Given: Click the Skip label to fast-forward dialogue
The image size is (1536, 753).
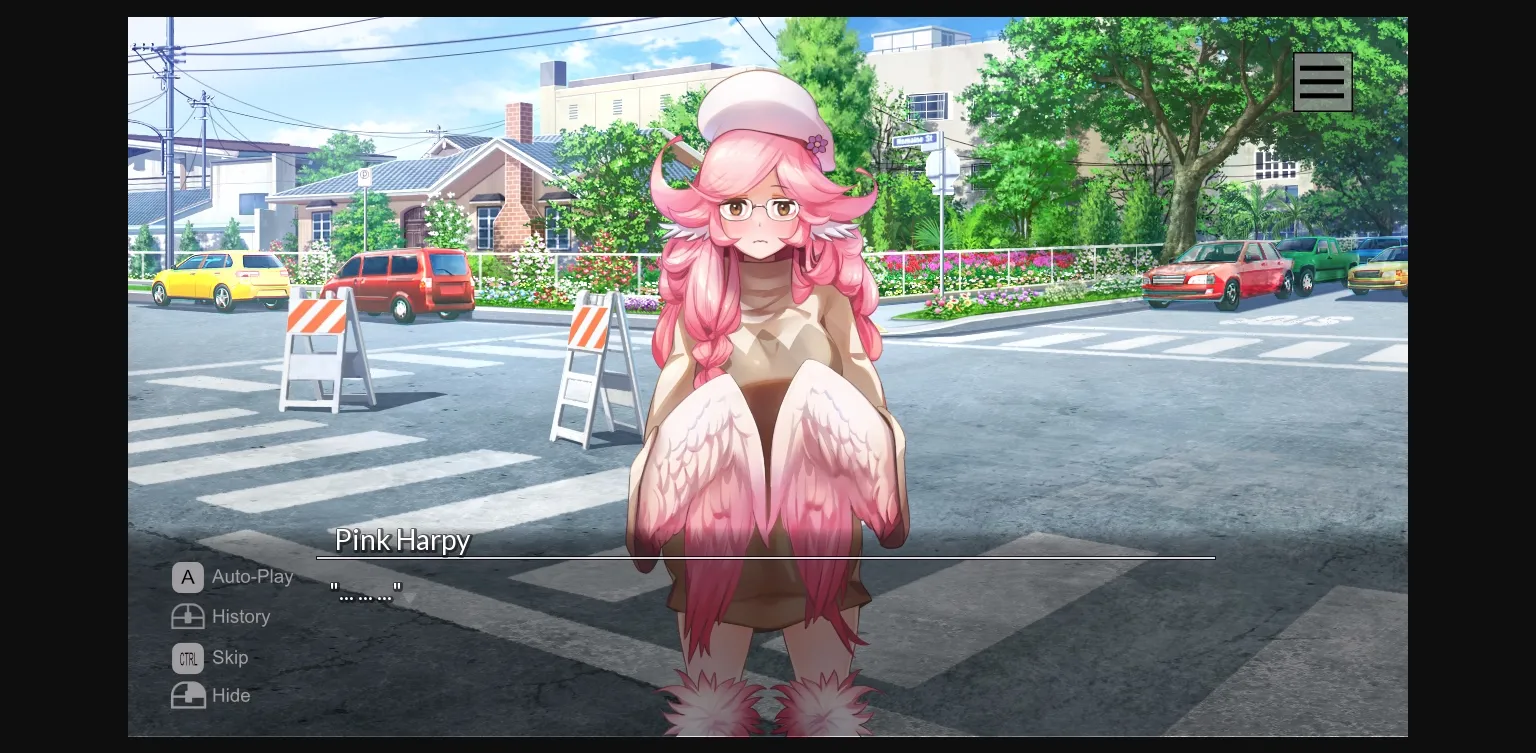Looking at the screenshot, I should (x=230, y=658).
